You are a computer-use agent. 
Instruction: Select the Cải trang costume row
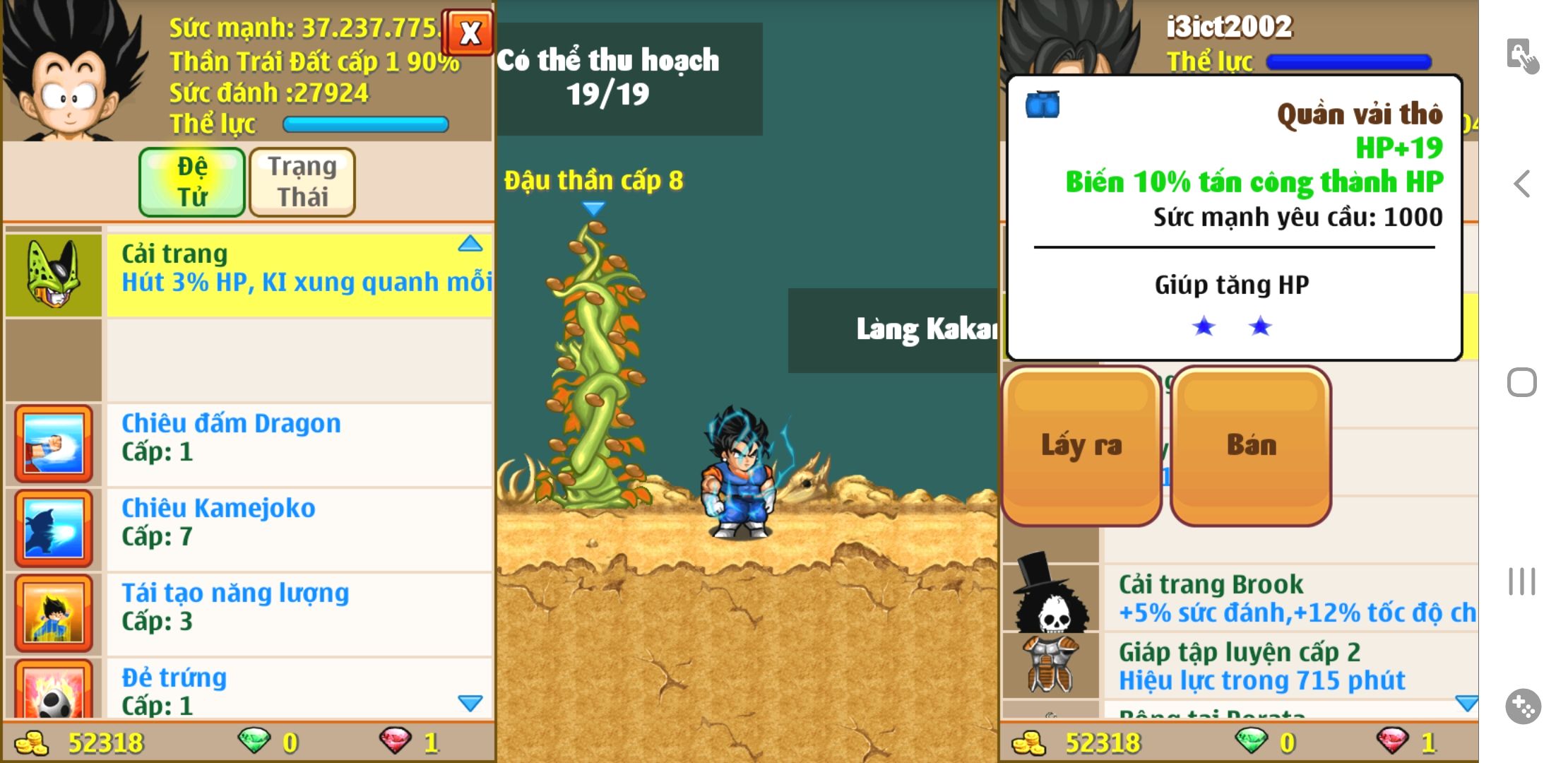click(x=298, y=275)
